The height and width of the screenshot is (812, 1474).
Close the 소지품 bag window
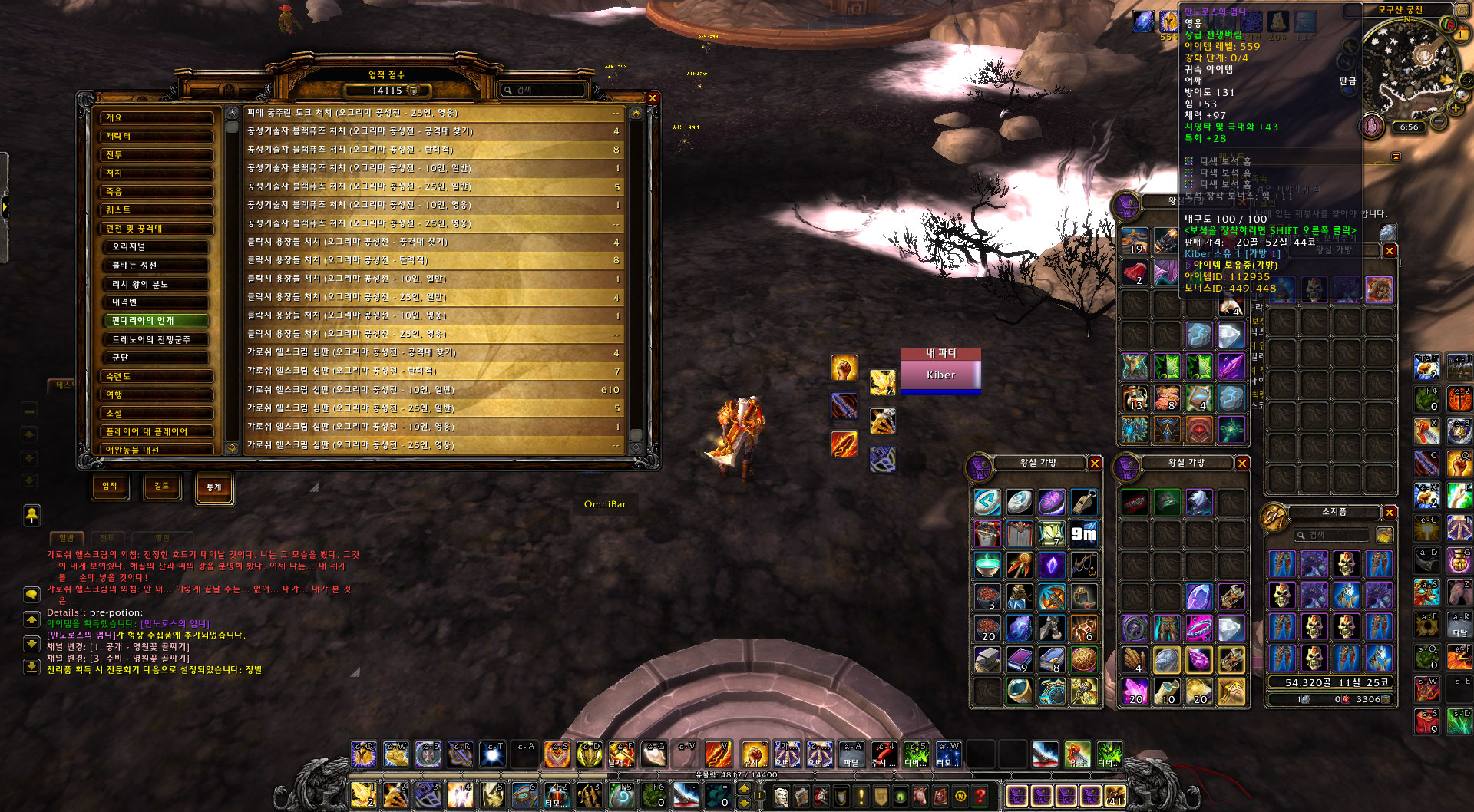tap(1389, 512)
